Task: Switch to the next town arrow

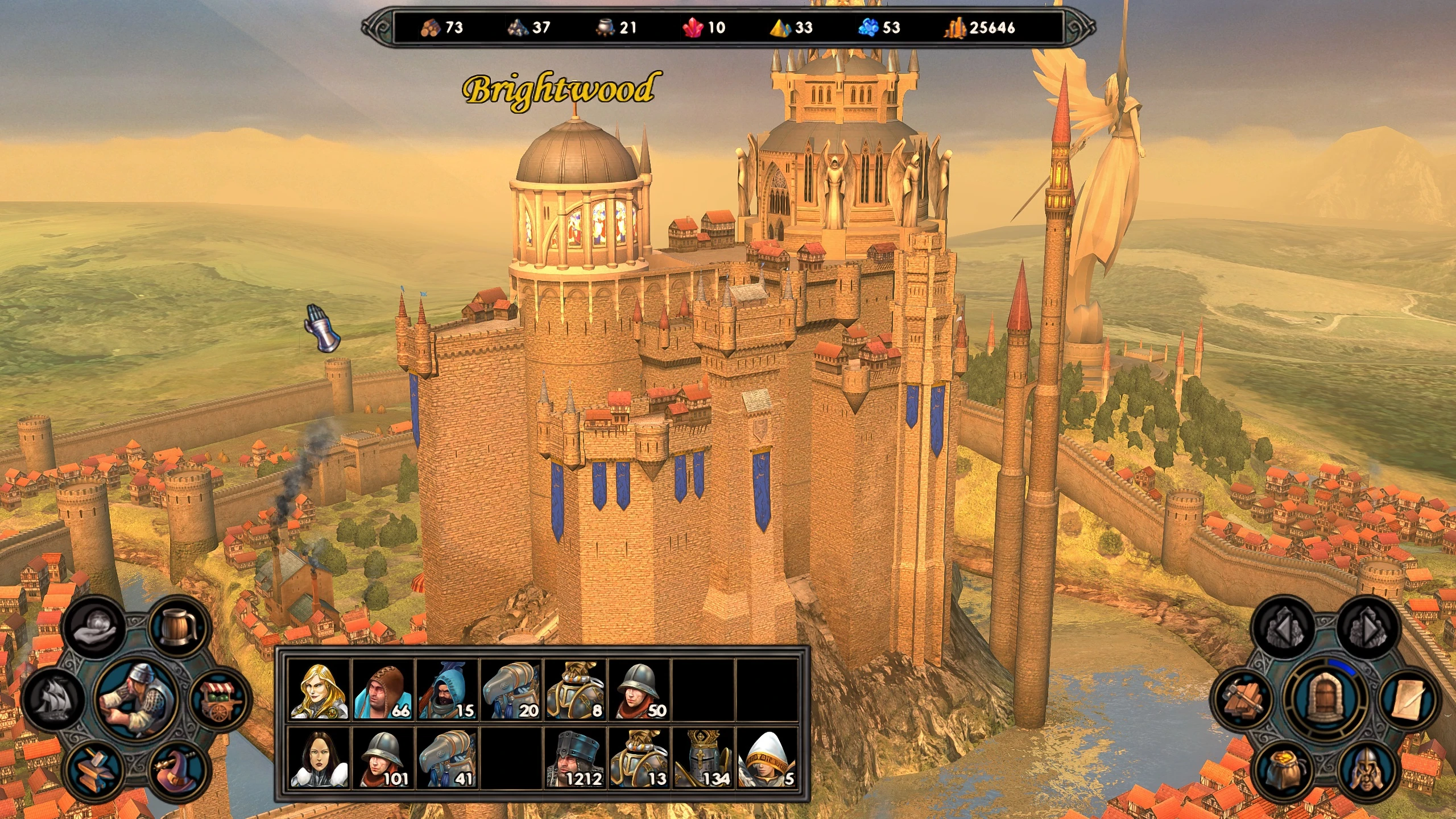Action: [1367, 626]
